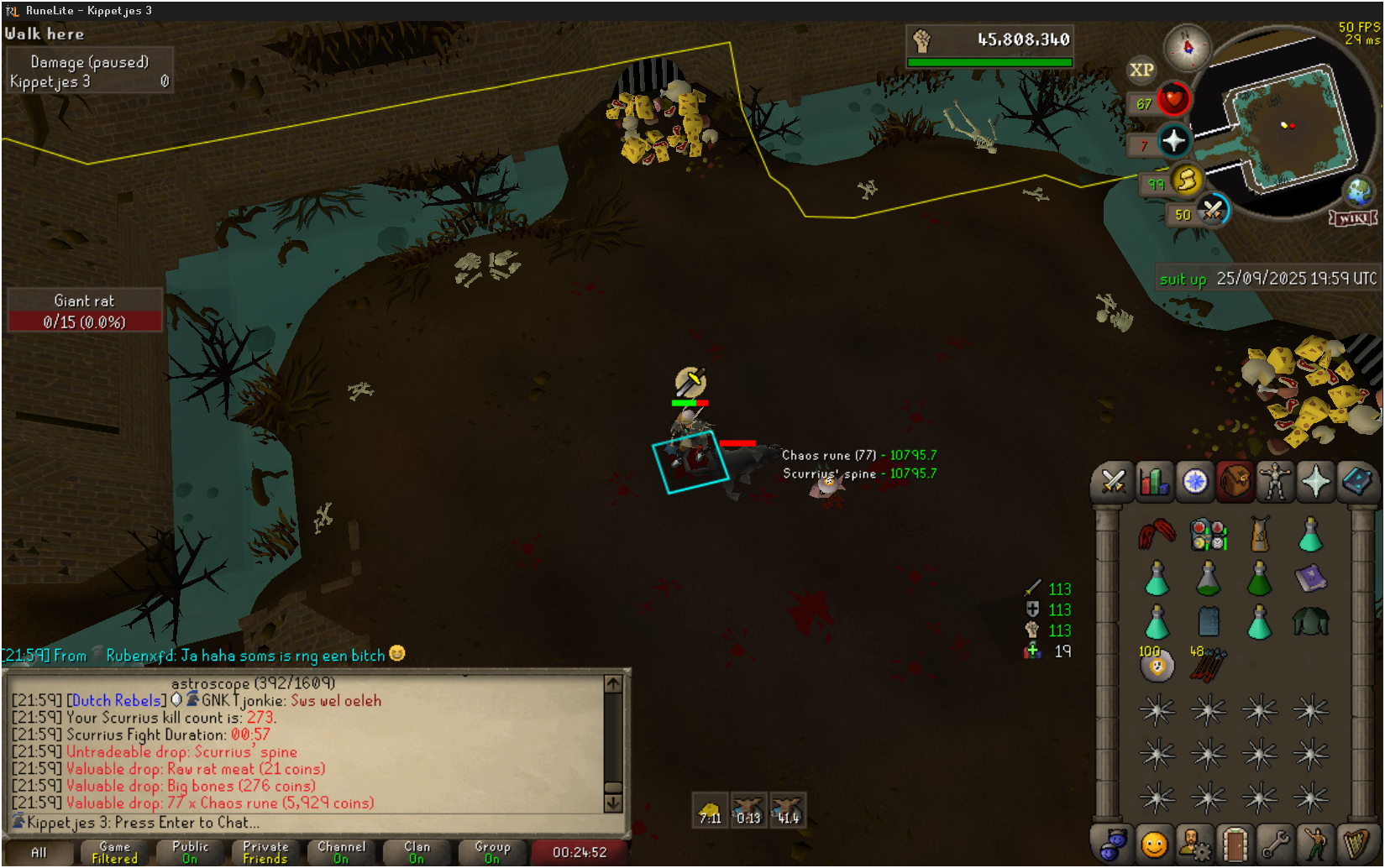
Task: Toggle run with the boot energy orb
Action: pyautogui.click(x=1186, y=180)
